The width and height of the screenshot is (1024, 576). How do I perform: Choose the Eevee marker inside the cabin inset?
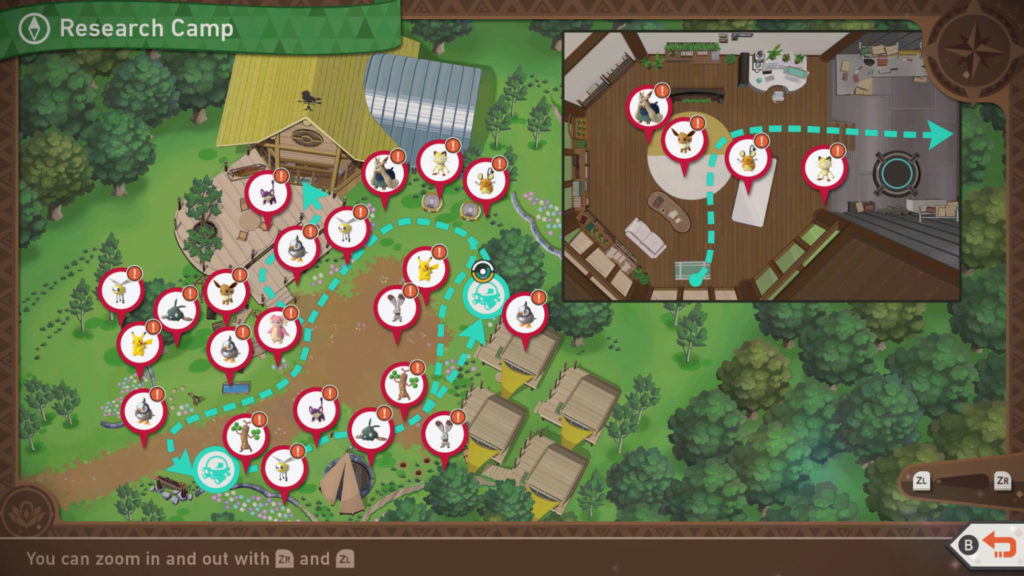click(x=684, y=140)
